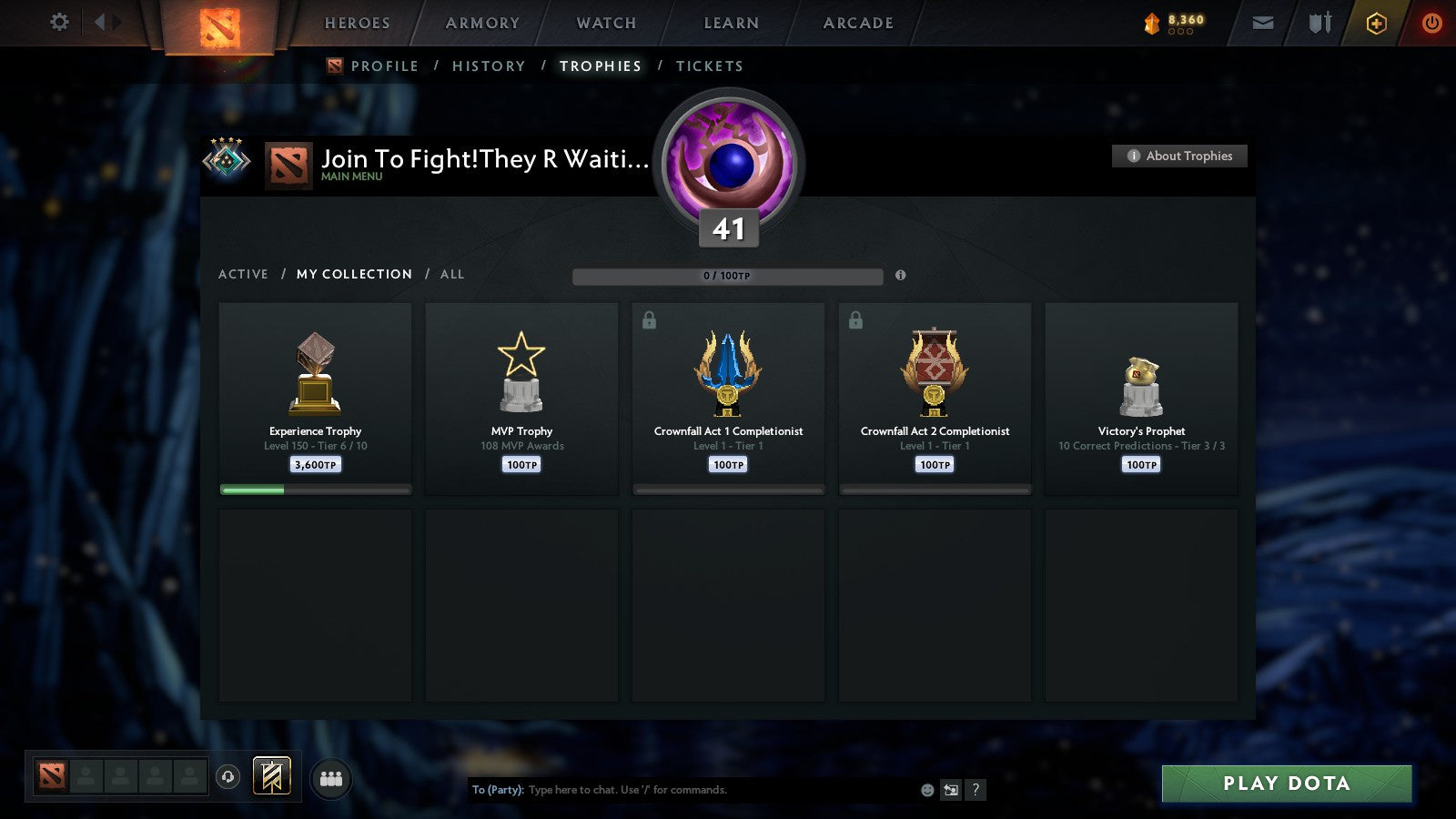Viewport: 1456px width, 819px height.
Task: Click the party chat input field
Action: click(x=692, y=790)
